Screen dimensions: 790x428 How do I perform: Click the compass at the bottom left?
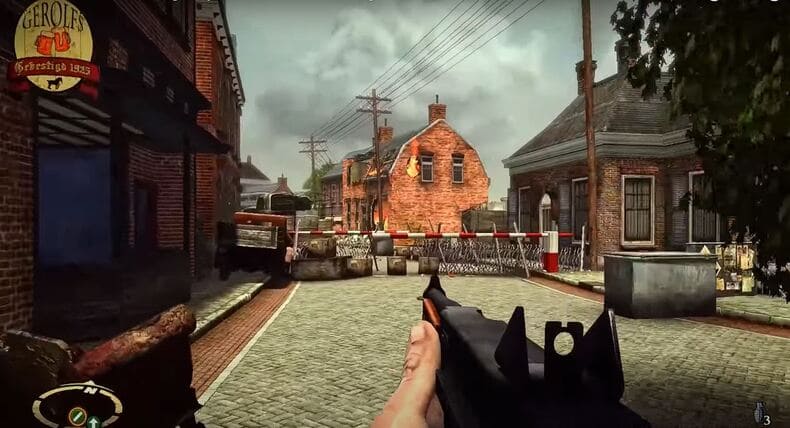tap(77, 405)
